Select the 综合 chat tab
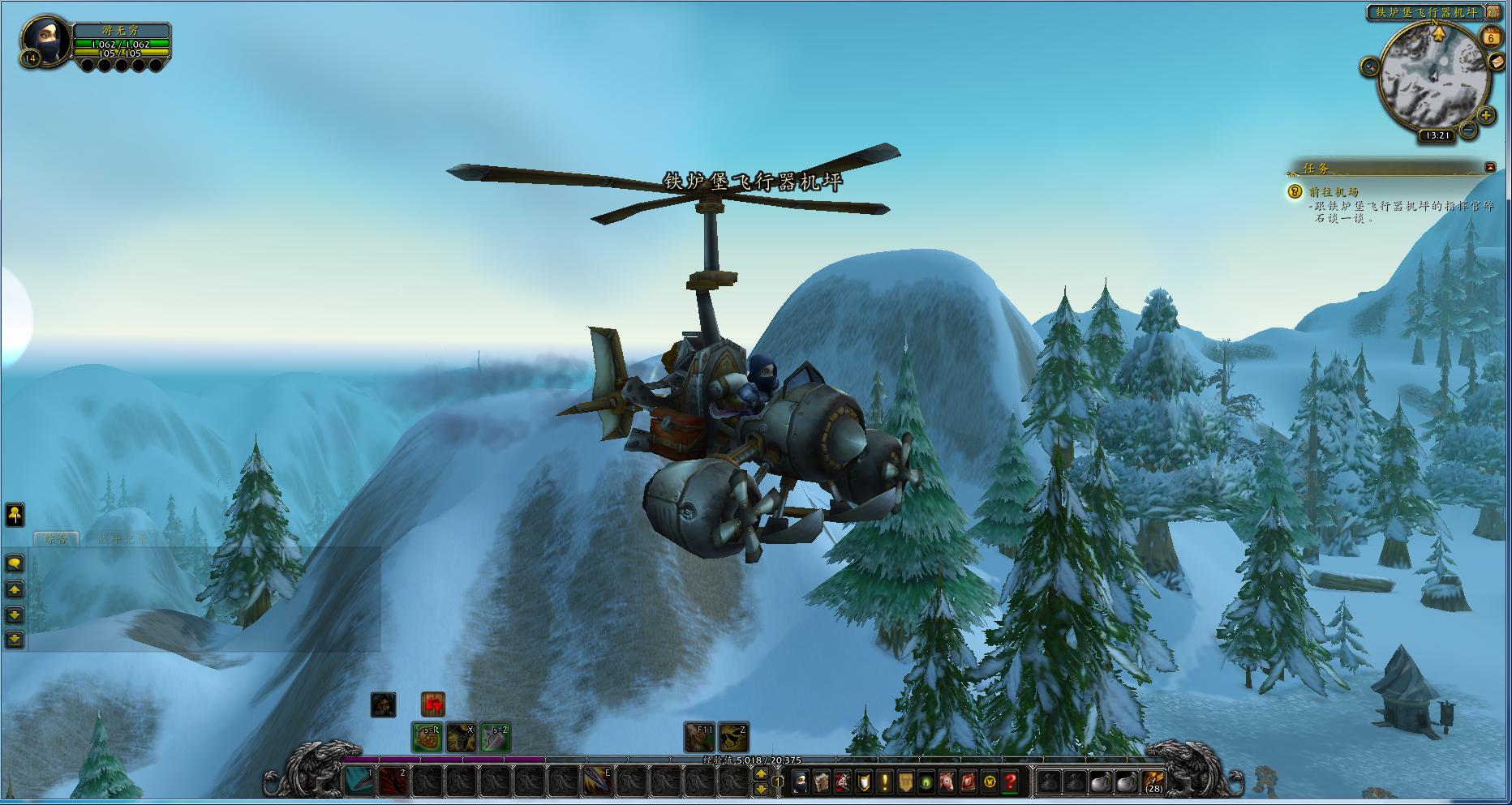1512x805 pixels. (x=55, y=538)
